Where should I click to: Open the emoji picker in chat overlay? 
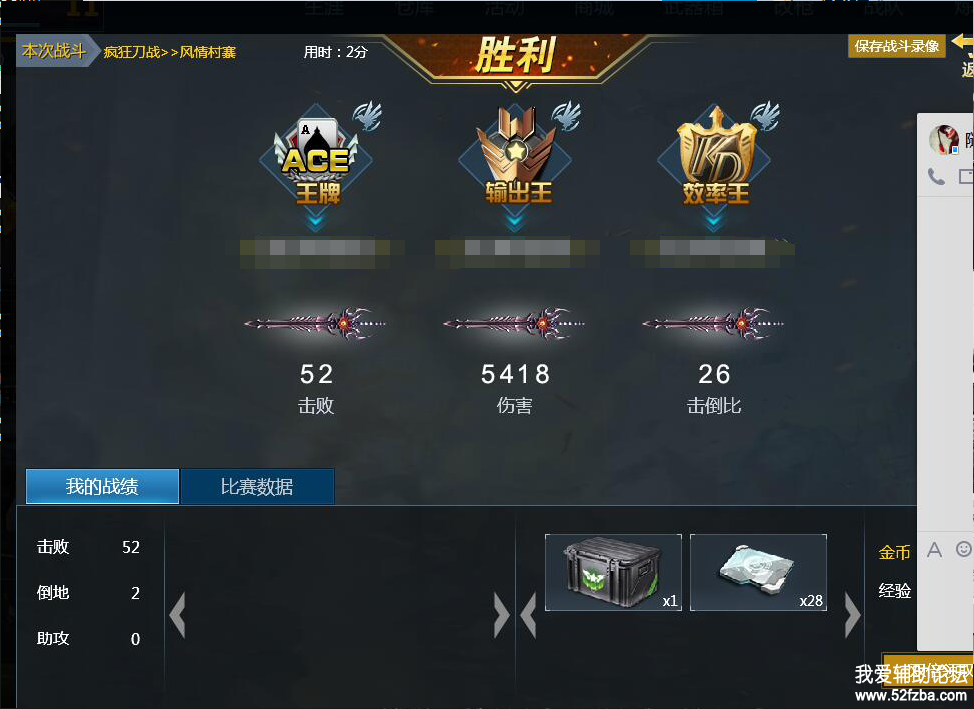964,549
